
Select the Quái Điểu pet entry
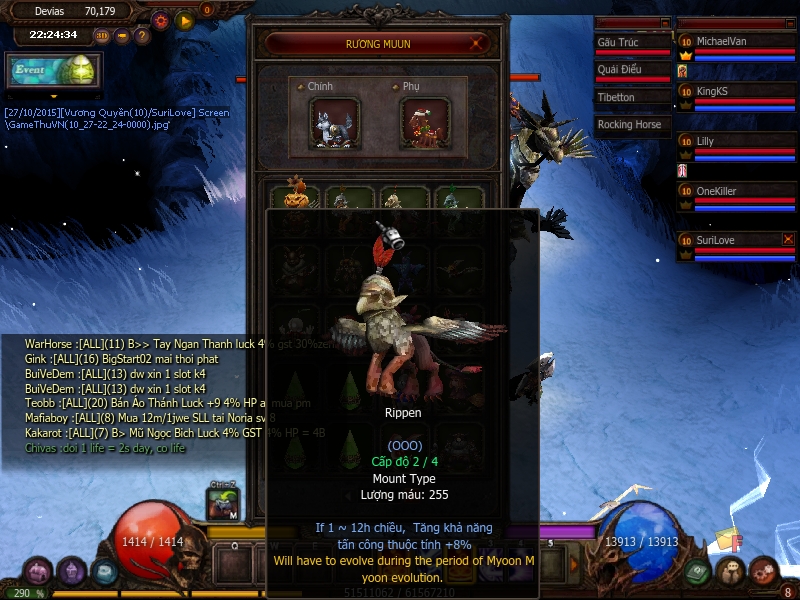pos(632,70)
